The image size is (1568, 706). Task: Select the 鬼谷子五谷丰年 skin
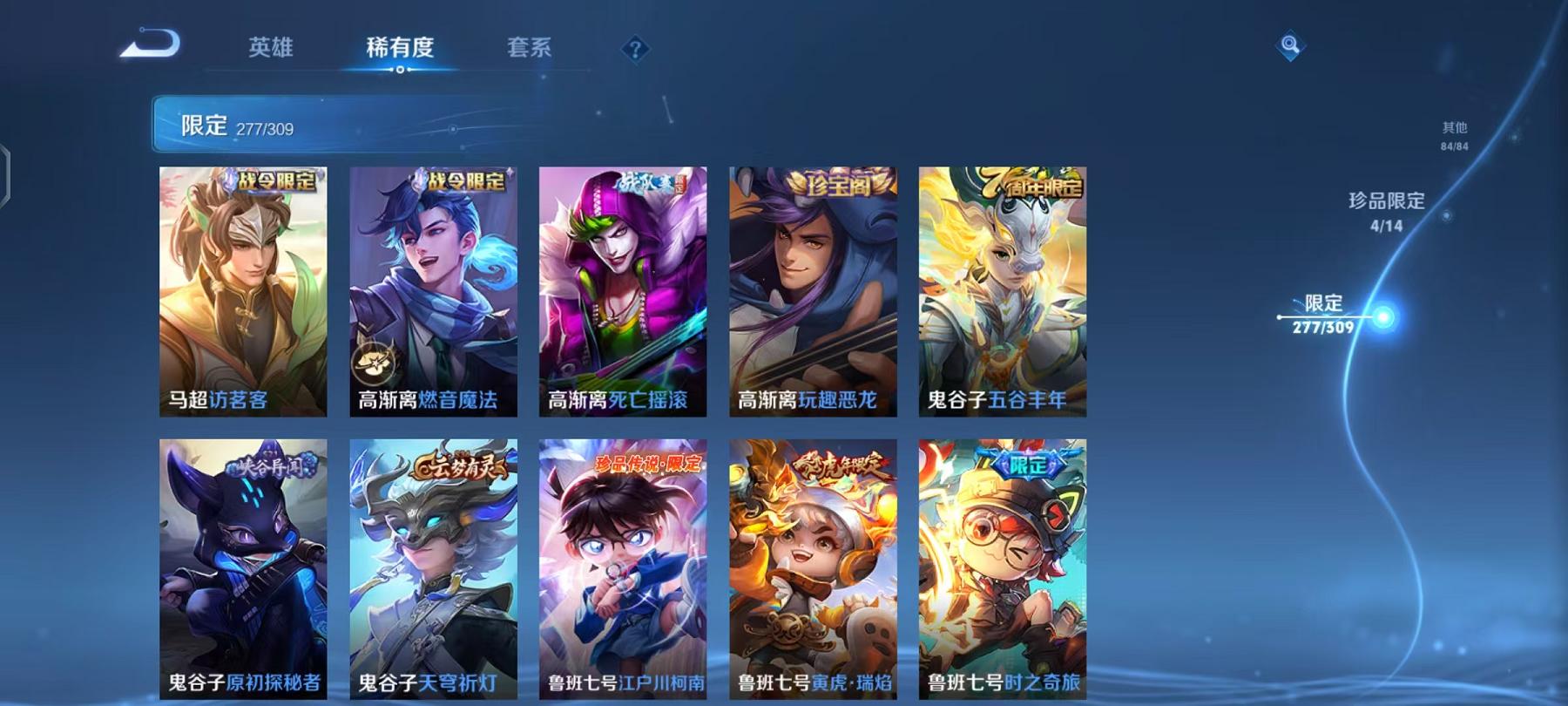click(x=999, y=288)
